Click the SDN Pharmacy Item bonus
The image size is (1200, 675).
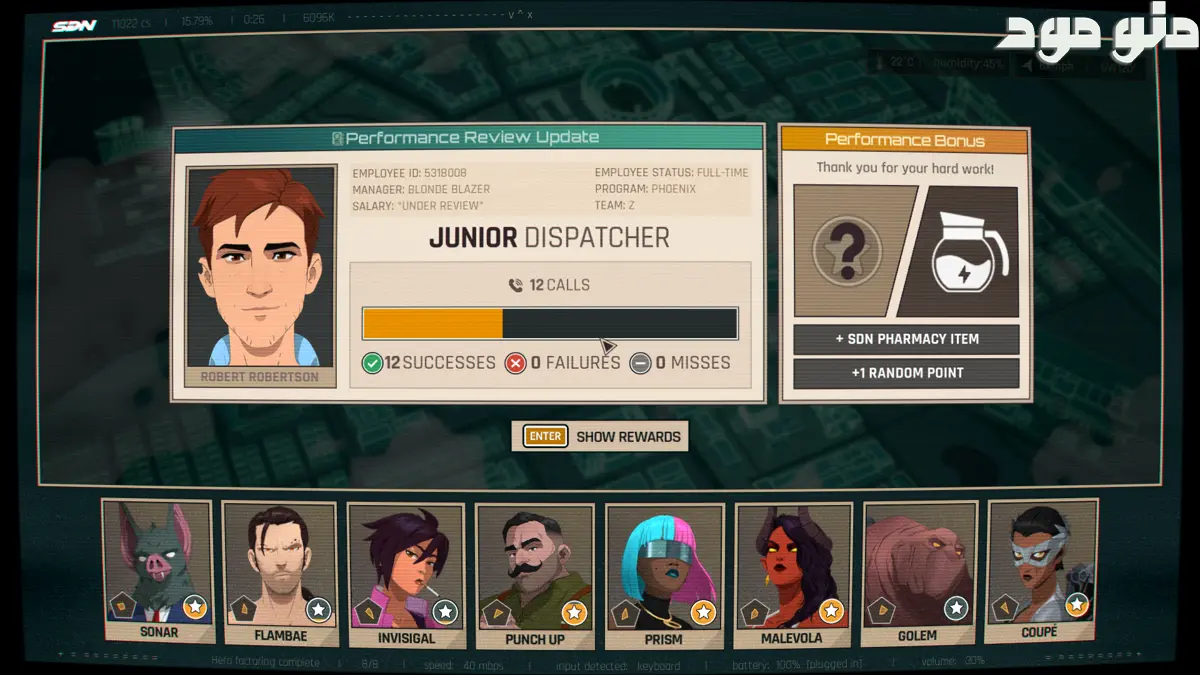click(x=906, y=339)
